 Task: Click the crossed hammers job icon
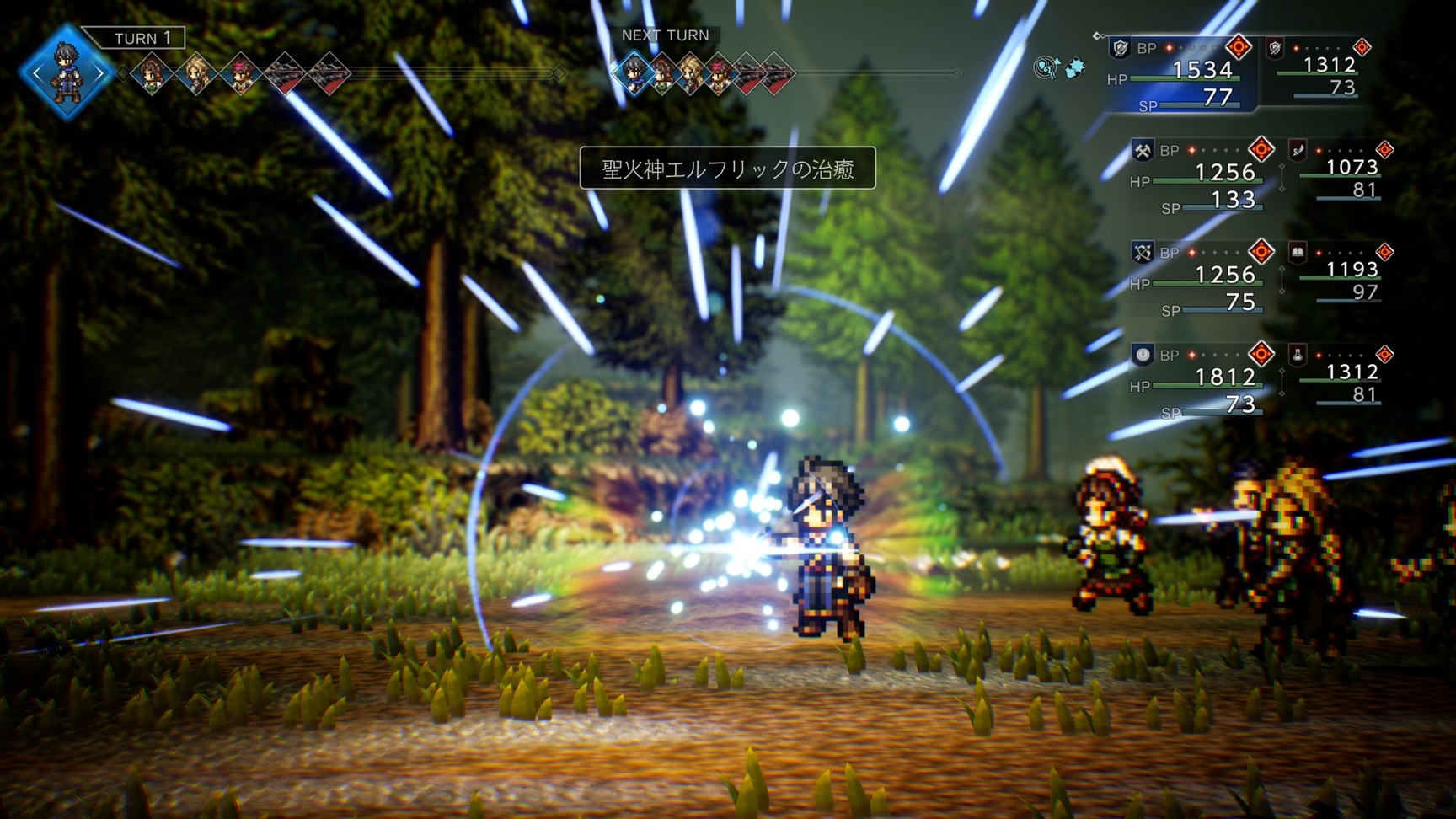coord(1142,151)
